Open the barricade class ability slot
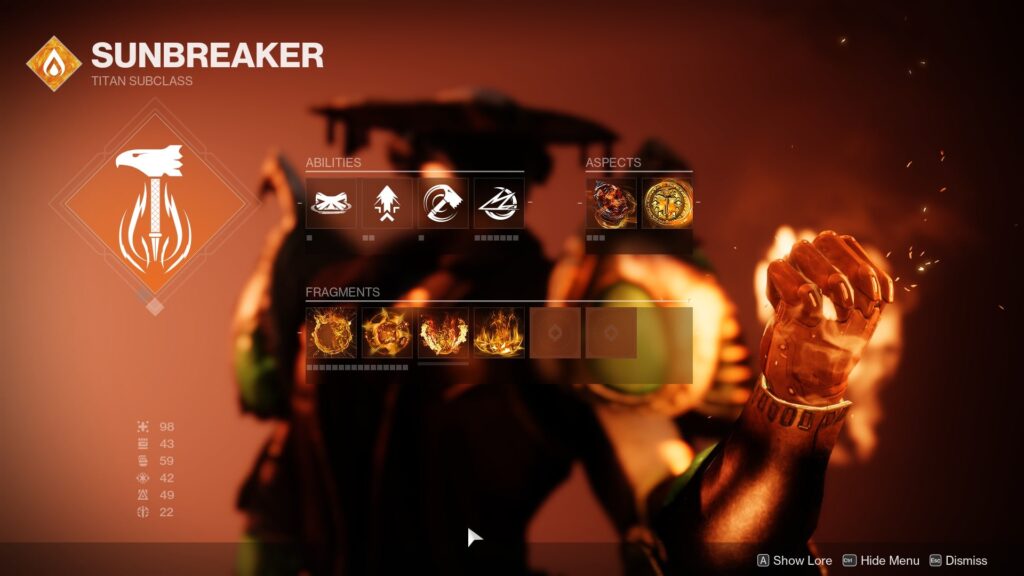Viewport: 1024px width, 576px height. point(331,203)
